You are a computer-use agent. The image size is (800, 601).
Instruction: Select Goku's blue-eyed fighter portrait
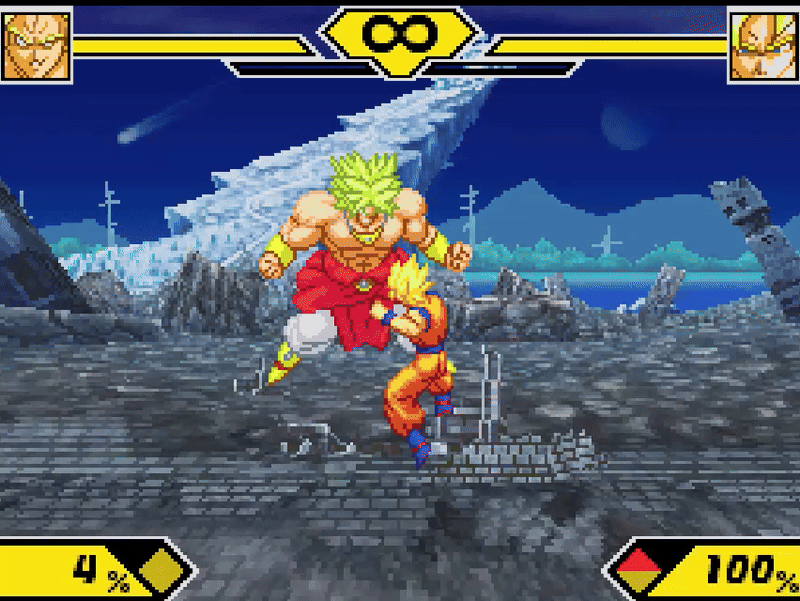coord(763,45)
